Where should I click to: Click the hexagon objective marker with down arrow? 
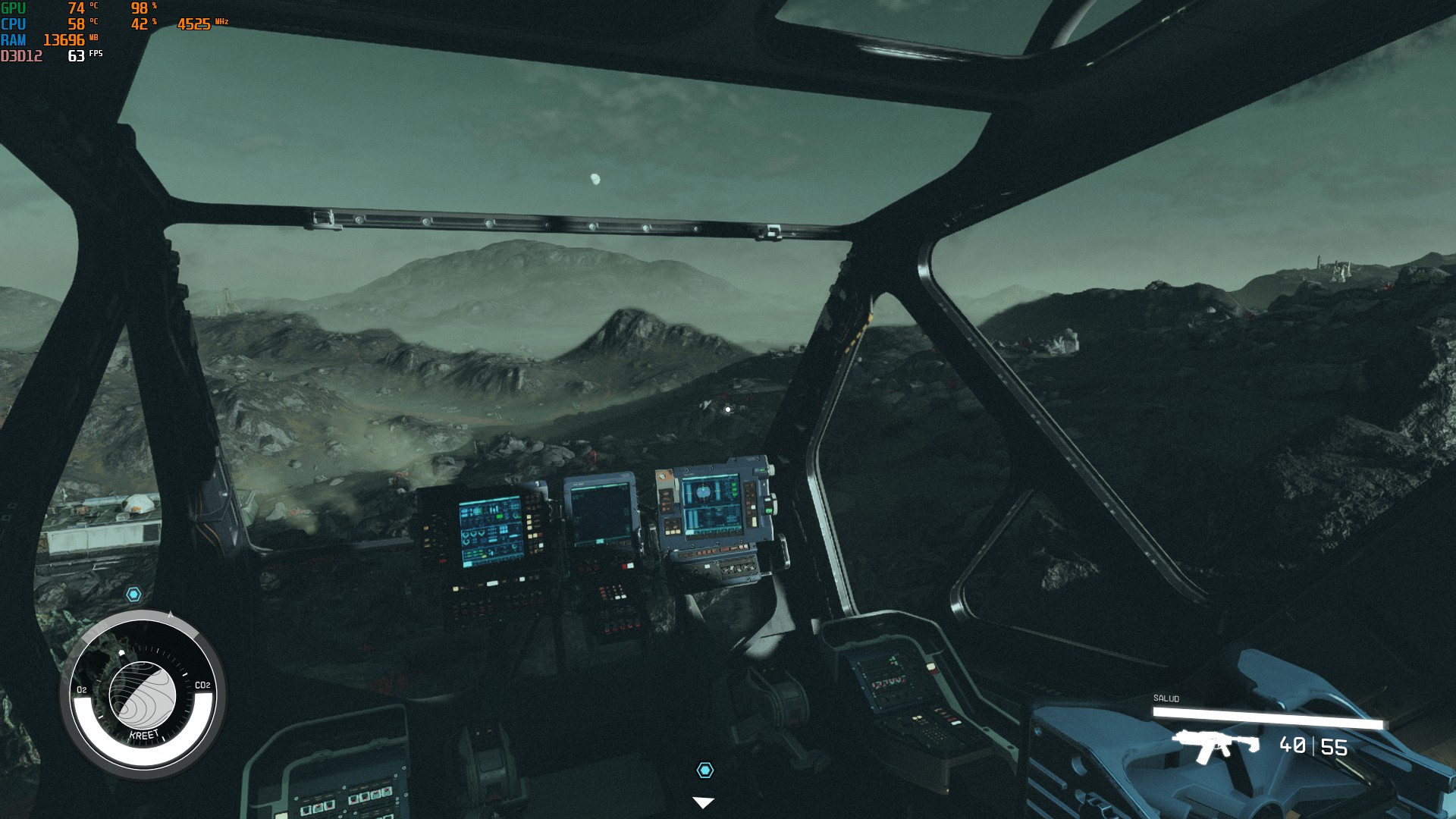[x=704, y=770]
